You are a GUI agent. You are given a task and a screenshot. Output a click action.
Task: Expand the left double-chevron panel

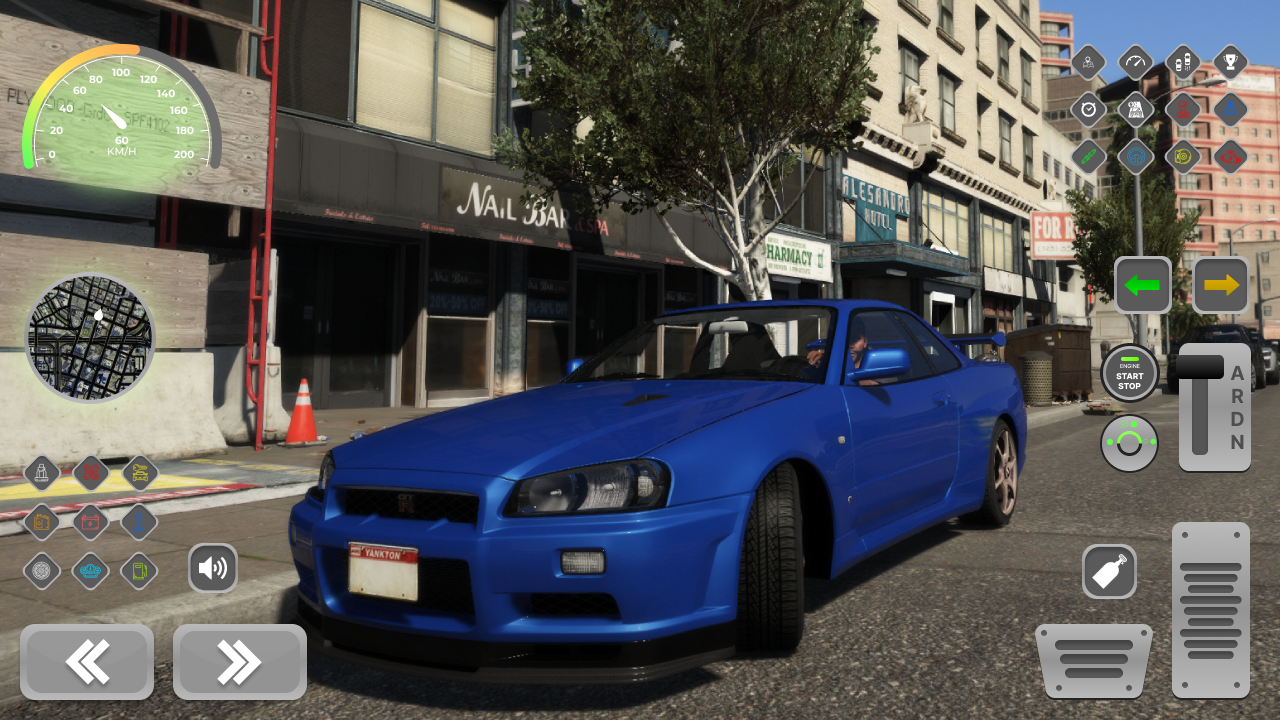point(86,662)
